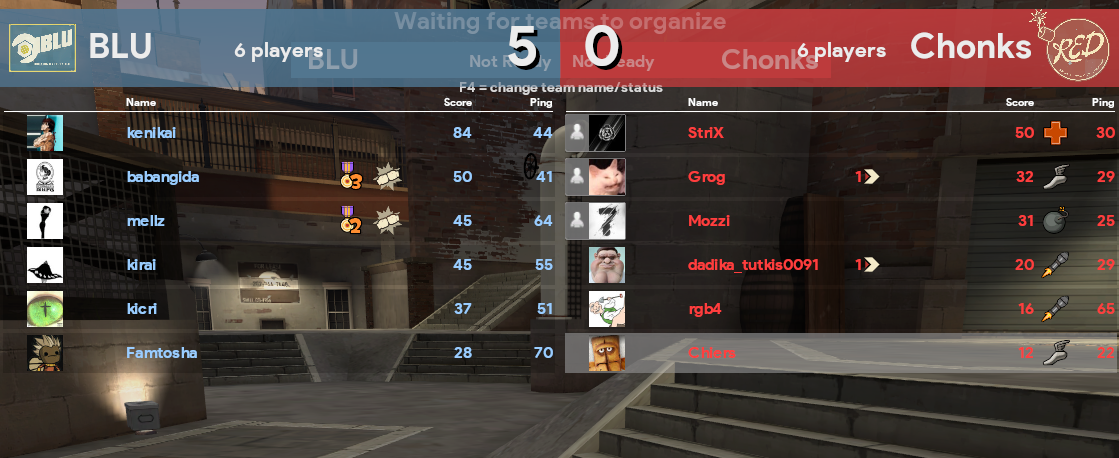This screenshot has width=1119, height=458.
Task: Open the avatar next to dadika_tutkis0091
Action: [x=607, y=265]
